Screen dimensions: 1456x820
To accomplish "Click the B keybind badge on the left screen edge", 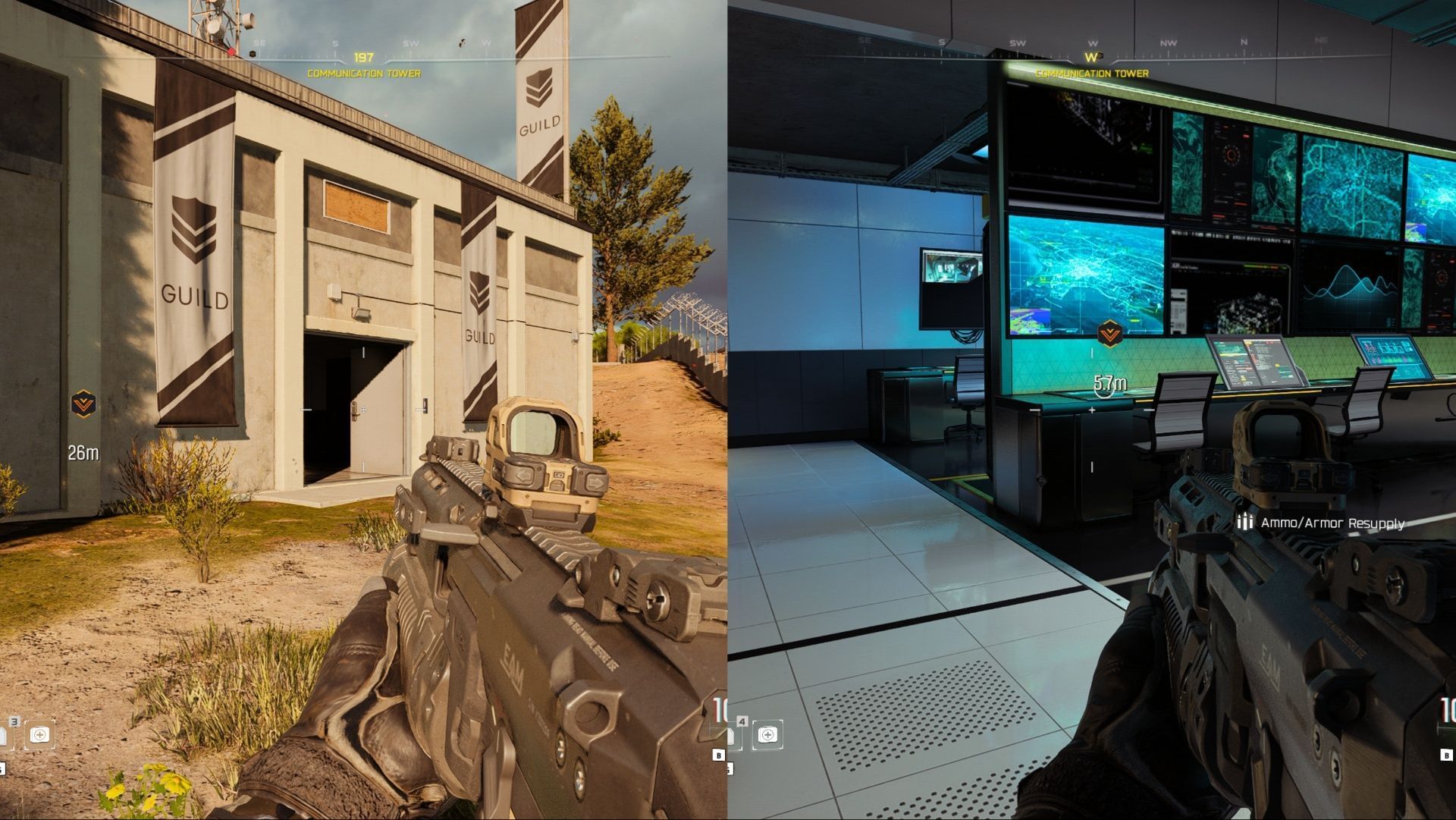I will (719, 756).
